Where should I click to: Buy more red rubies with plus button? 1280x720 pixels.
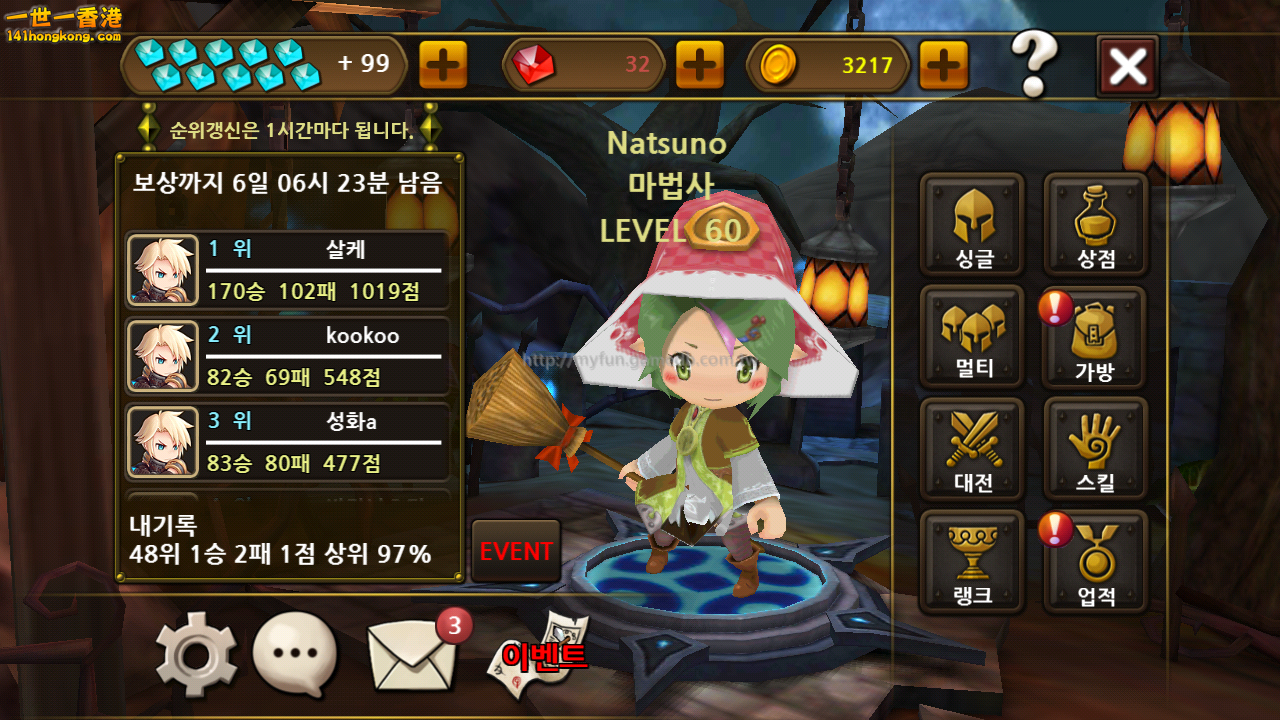700,66
